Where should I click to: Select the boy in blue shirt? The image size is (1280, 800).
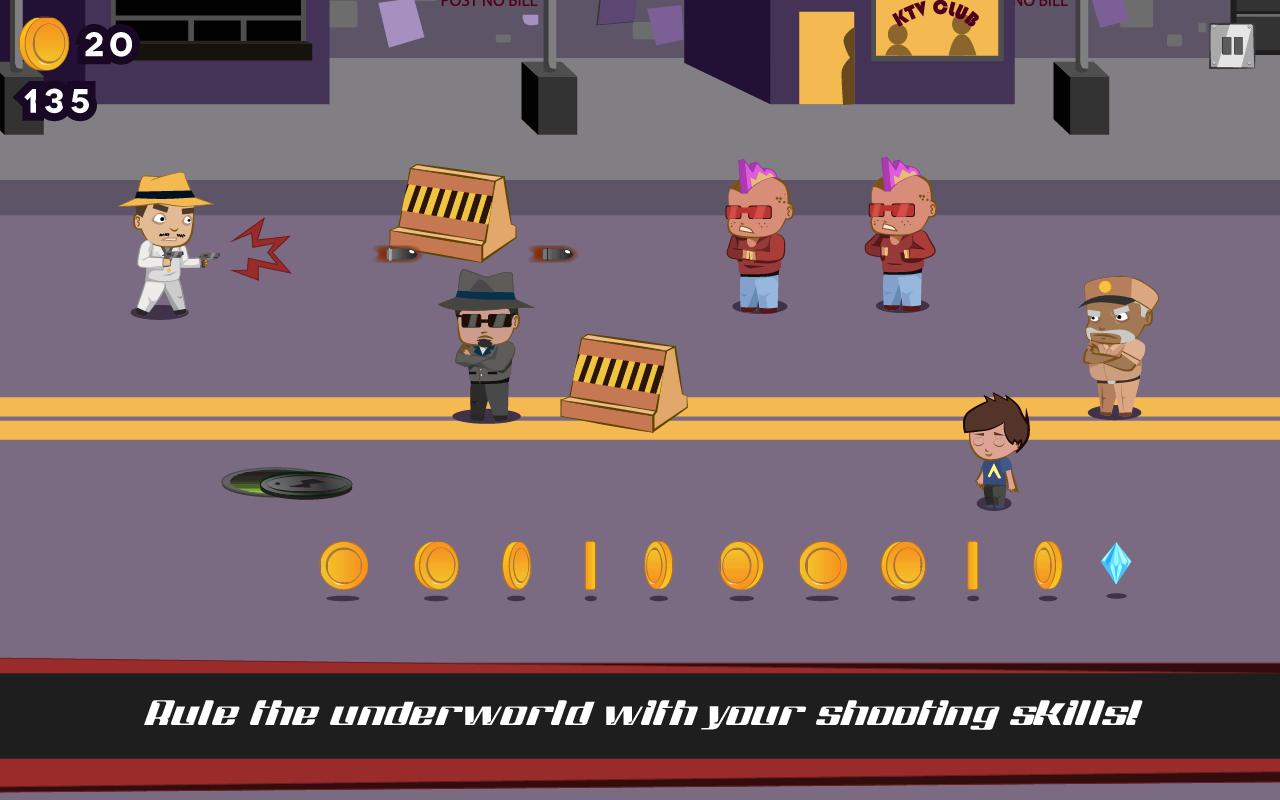(995, 450)
